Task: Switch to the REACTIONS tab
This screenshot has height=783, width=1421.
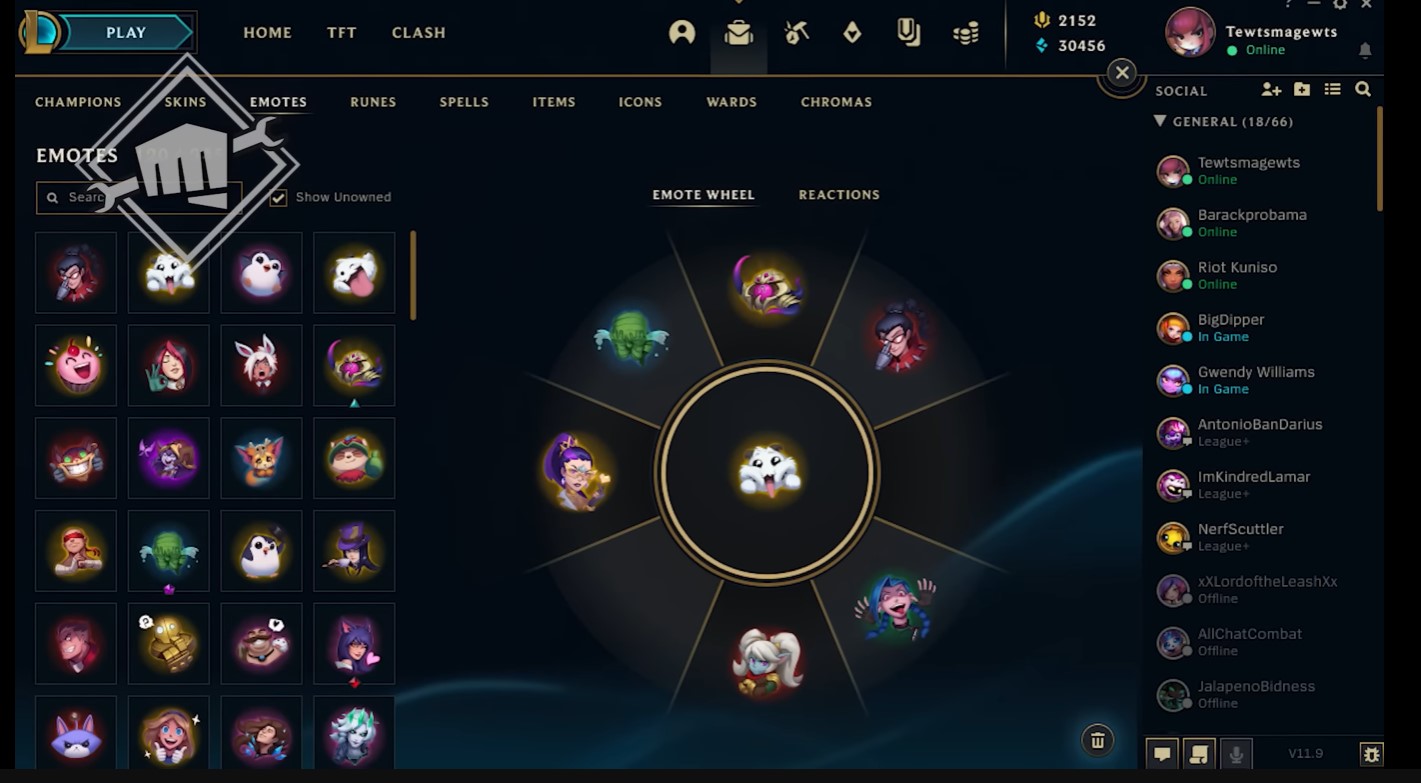Action: point(838,194)
